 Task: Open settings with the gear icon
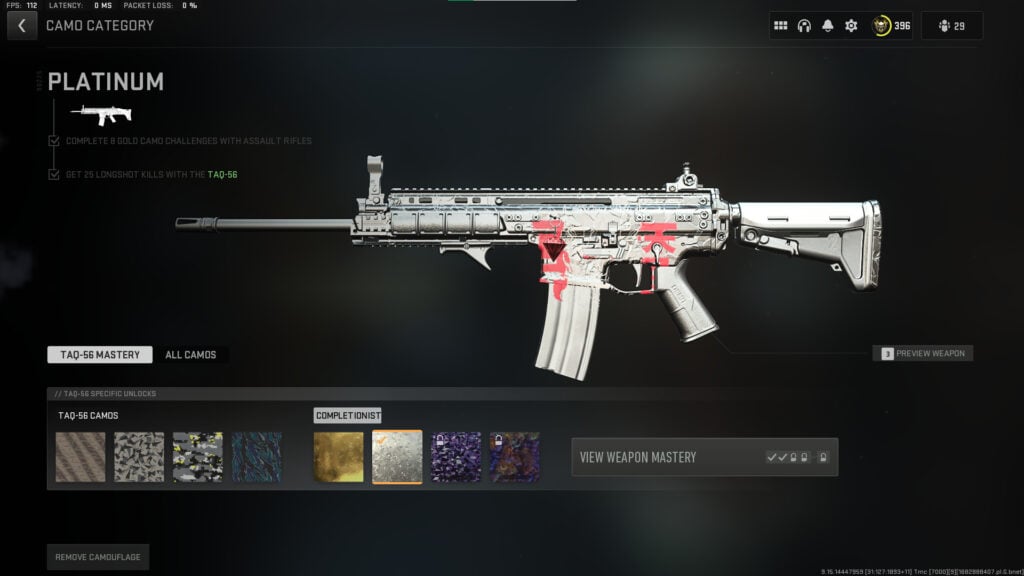click(x=851, y=26)
